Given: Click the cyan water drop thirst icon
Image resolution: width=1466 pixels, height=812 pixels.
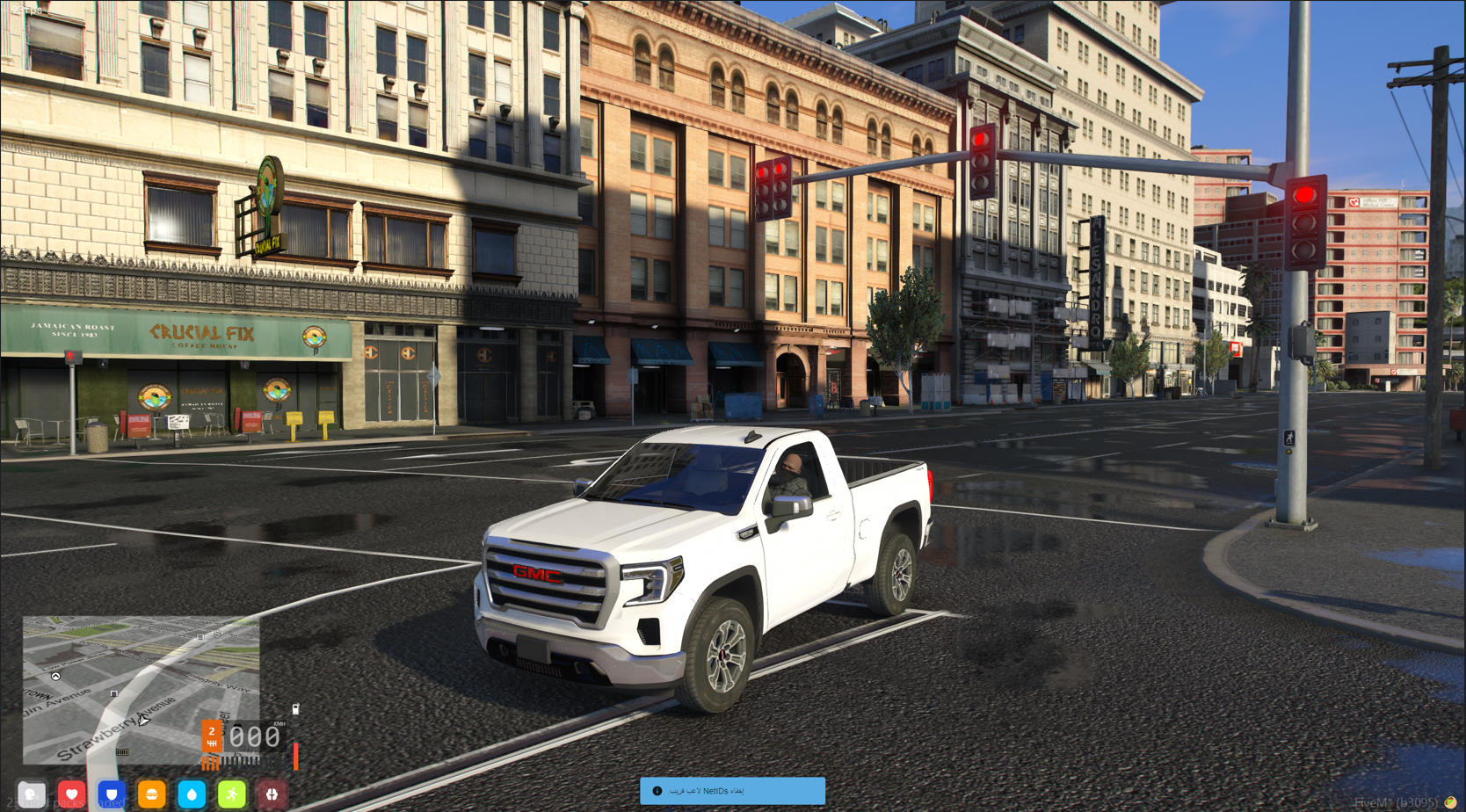Looking at the screenshot, I should (x=192, y=794).
